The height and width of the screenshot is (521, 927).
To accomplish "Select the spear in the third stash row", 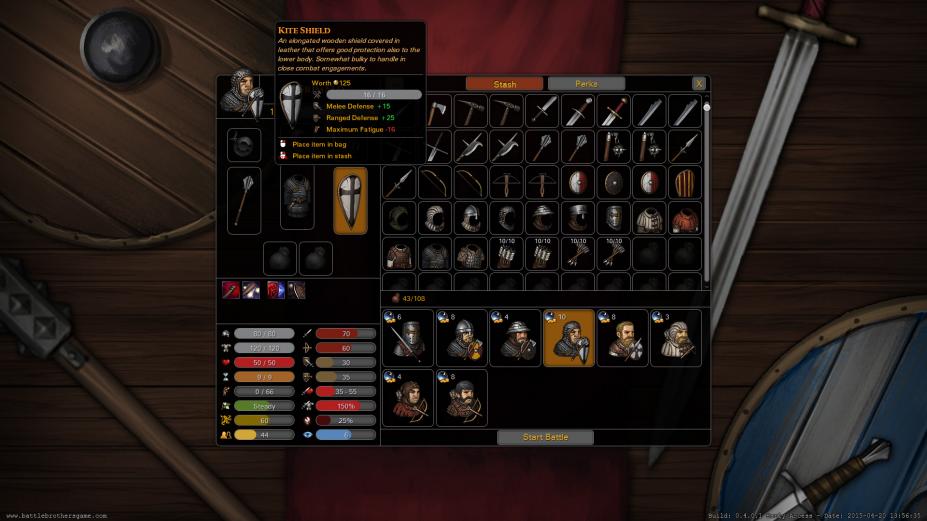I will click(x=399, y=183).
